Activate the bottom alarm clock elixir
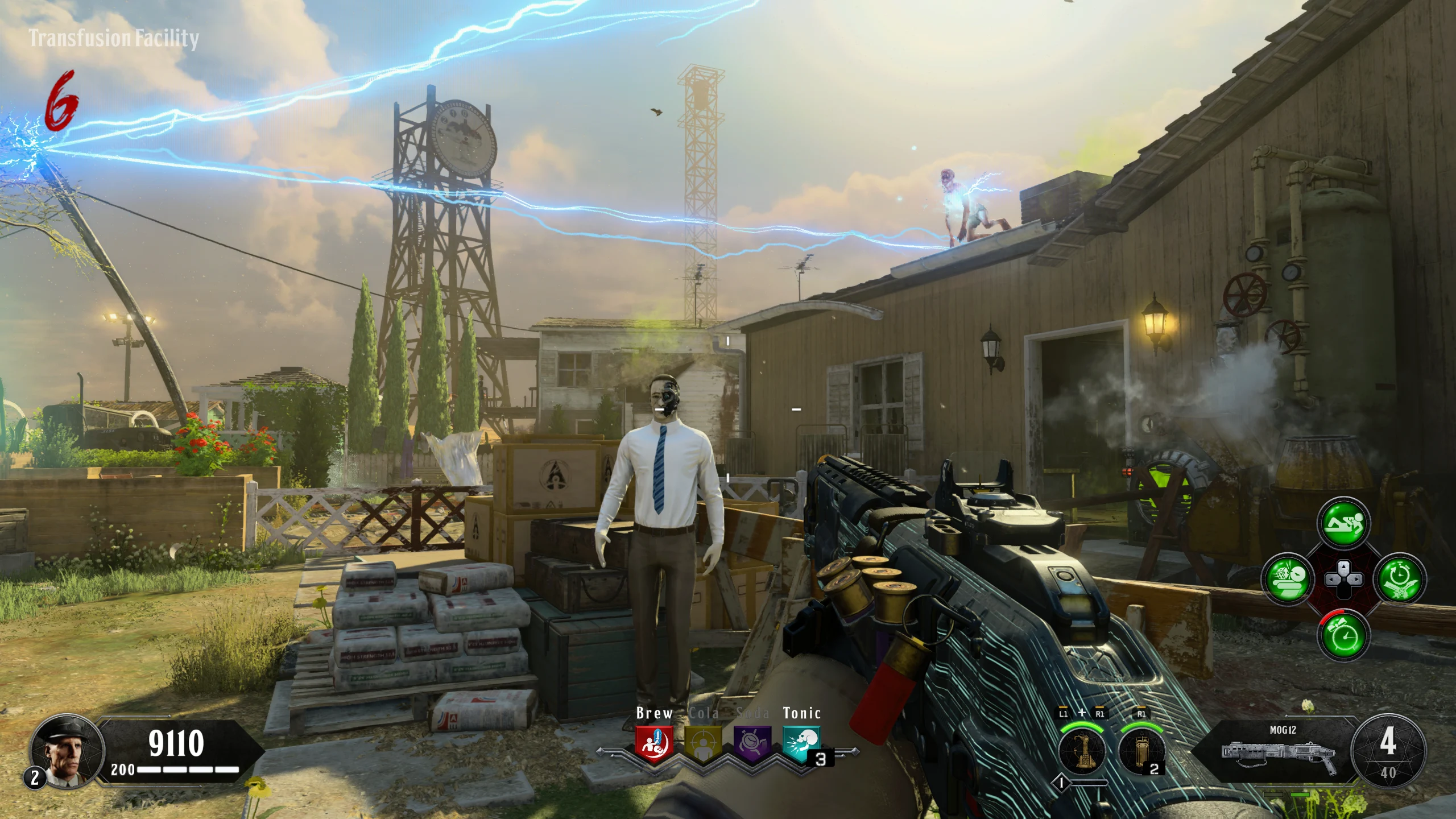 [x=1343, y=636]
